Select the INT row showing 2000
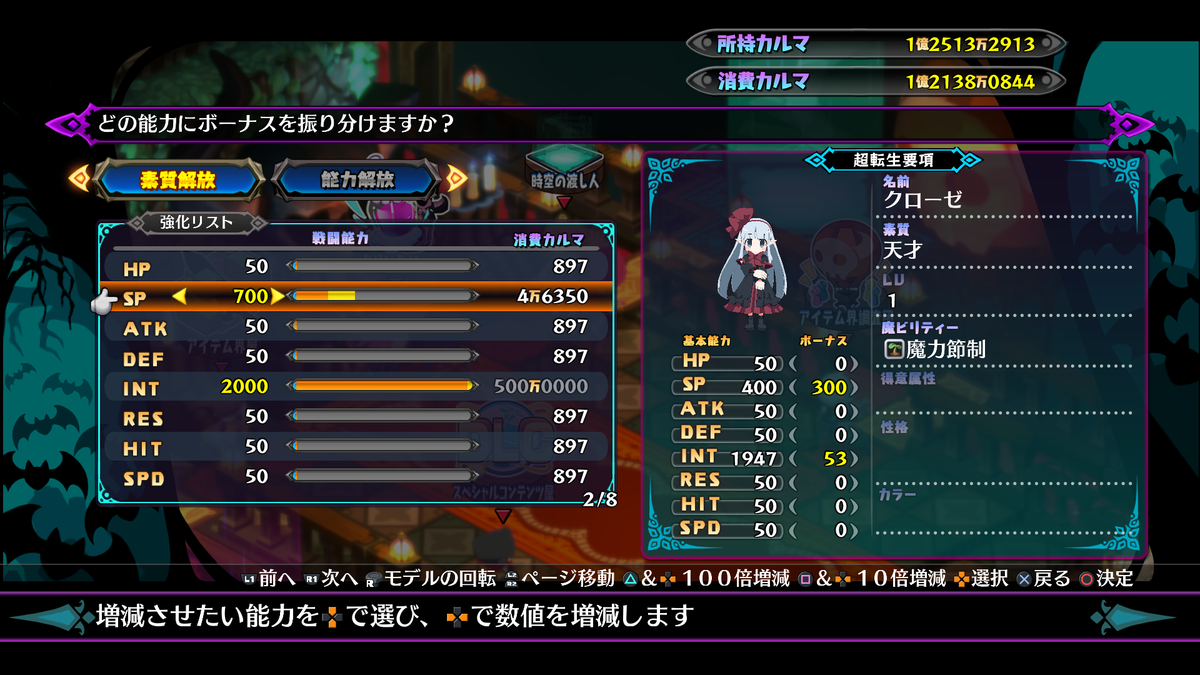This screenshot has width=1200, height=675. pos(356,387)
